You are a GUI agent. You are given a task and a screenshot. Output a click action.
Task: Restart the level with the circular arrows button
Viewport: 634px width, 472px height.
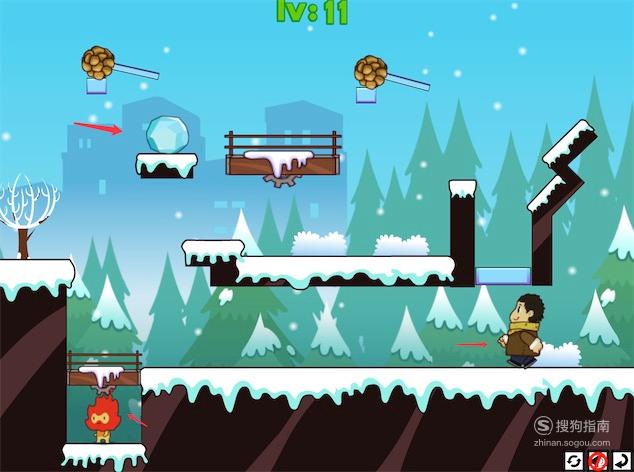tap(574, 460)
